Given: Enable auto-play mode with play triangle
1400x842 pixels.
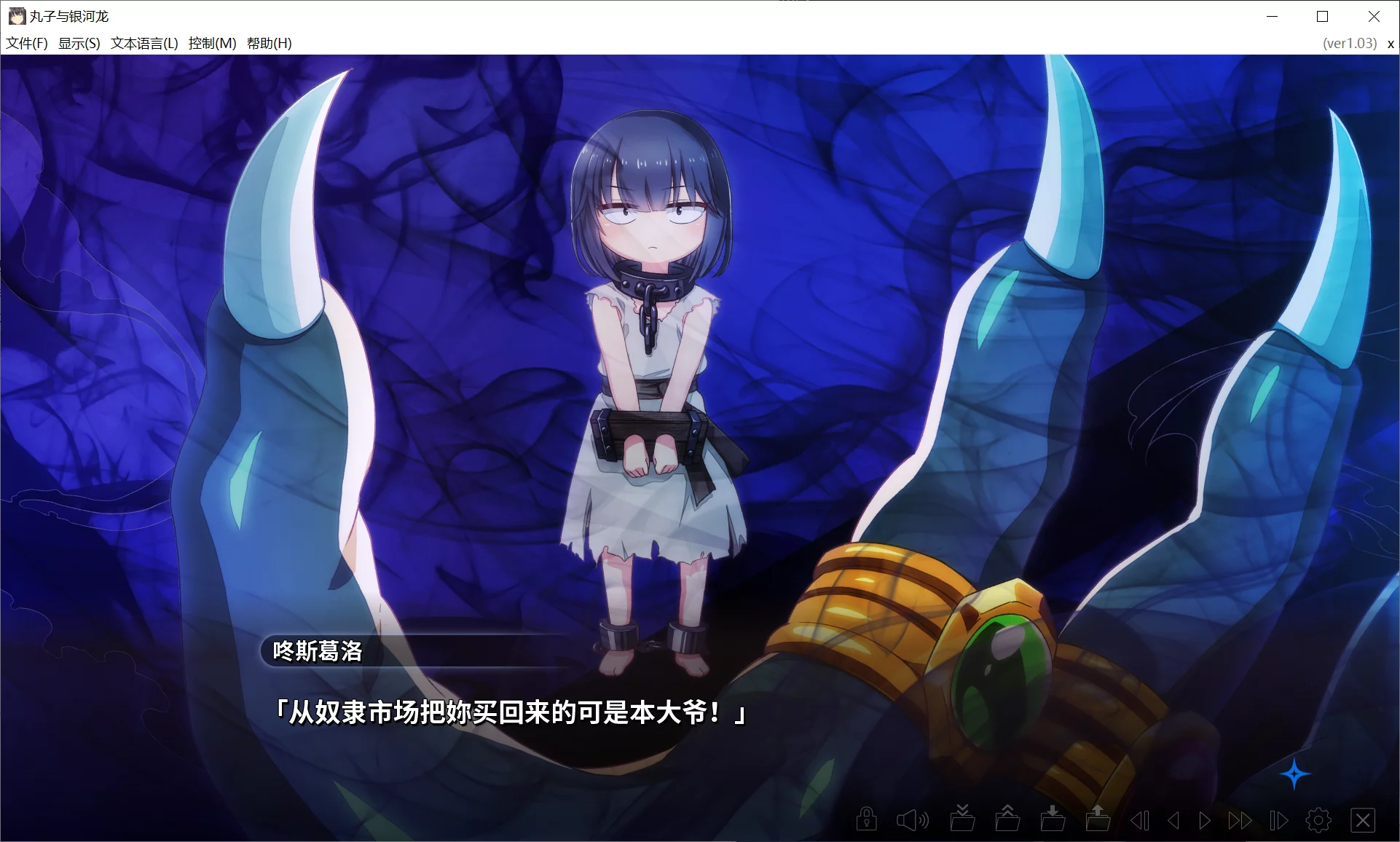Looking at the screenshot, I should tap(1203, 819).
